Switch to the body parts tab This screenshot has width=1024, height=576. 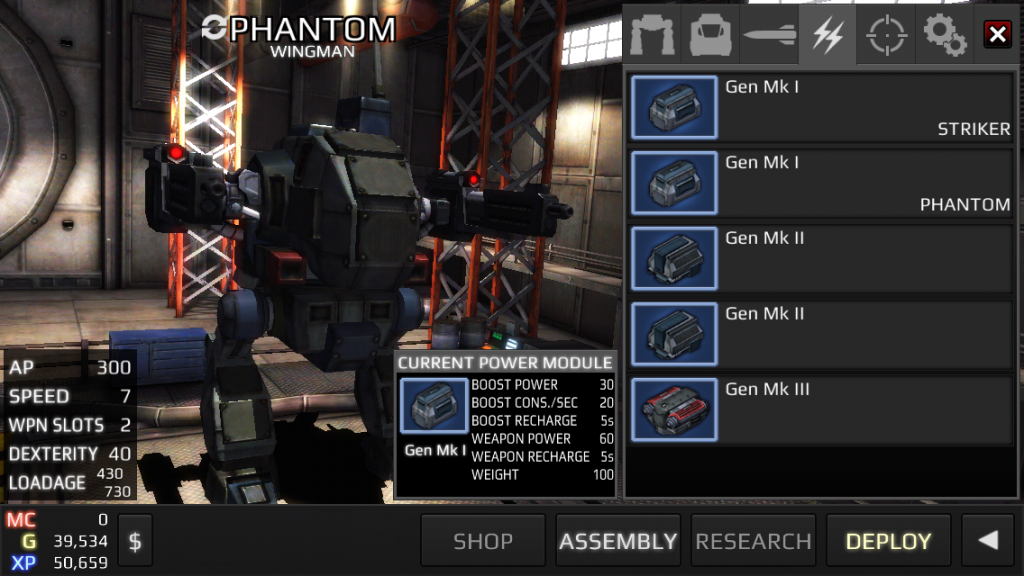point(712,36)
